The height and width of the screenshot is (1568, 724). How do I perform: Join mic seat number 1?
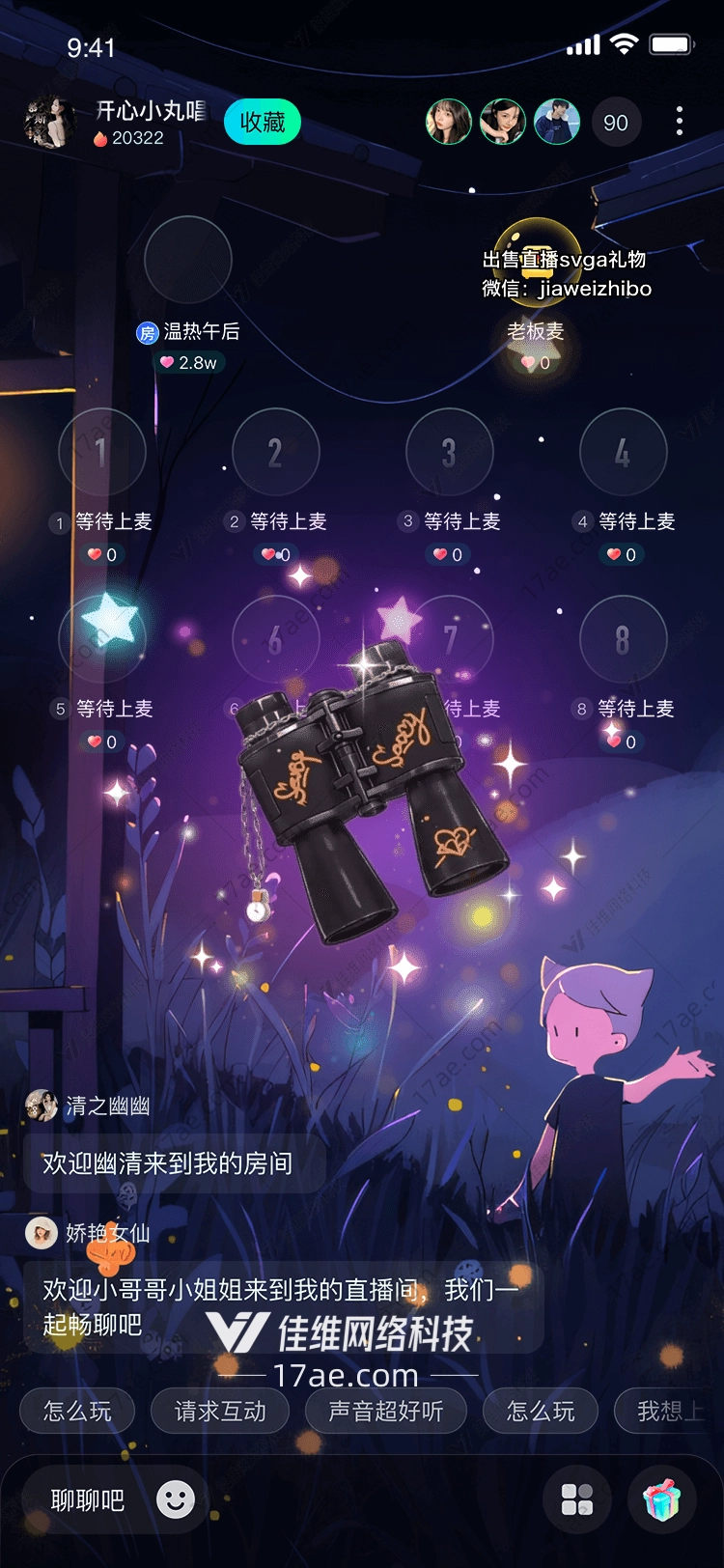[101, 452]
